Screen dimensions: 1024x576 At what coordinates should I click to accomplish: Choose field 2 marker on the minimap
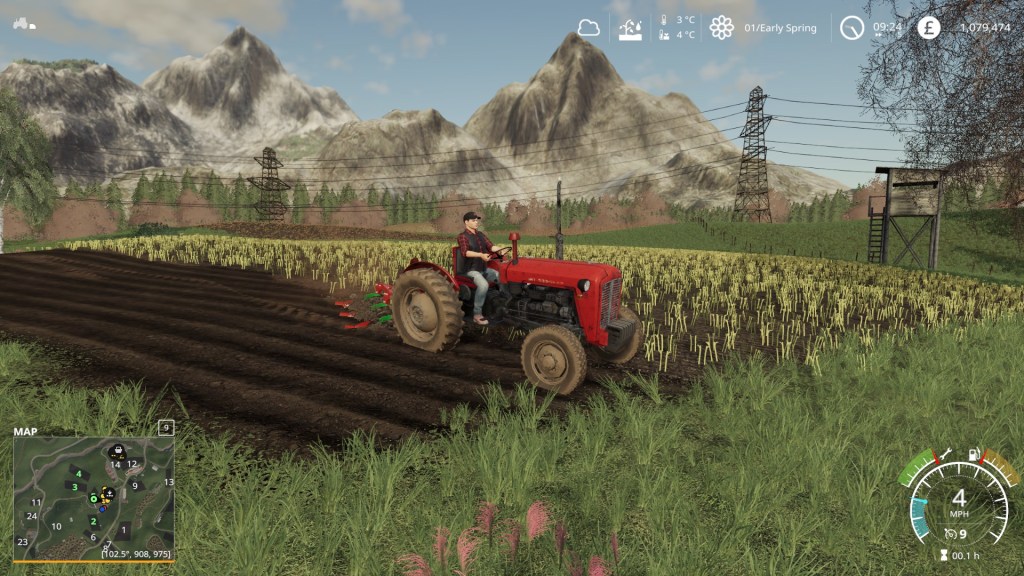tap(94, 521)
